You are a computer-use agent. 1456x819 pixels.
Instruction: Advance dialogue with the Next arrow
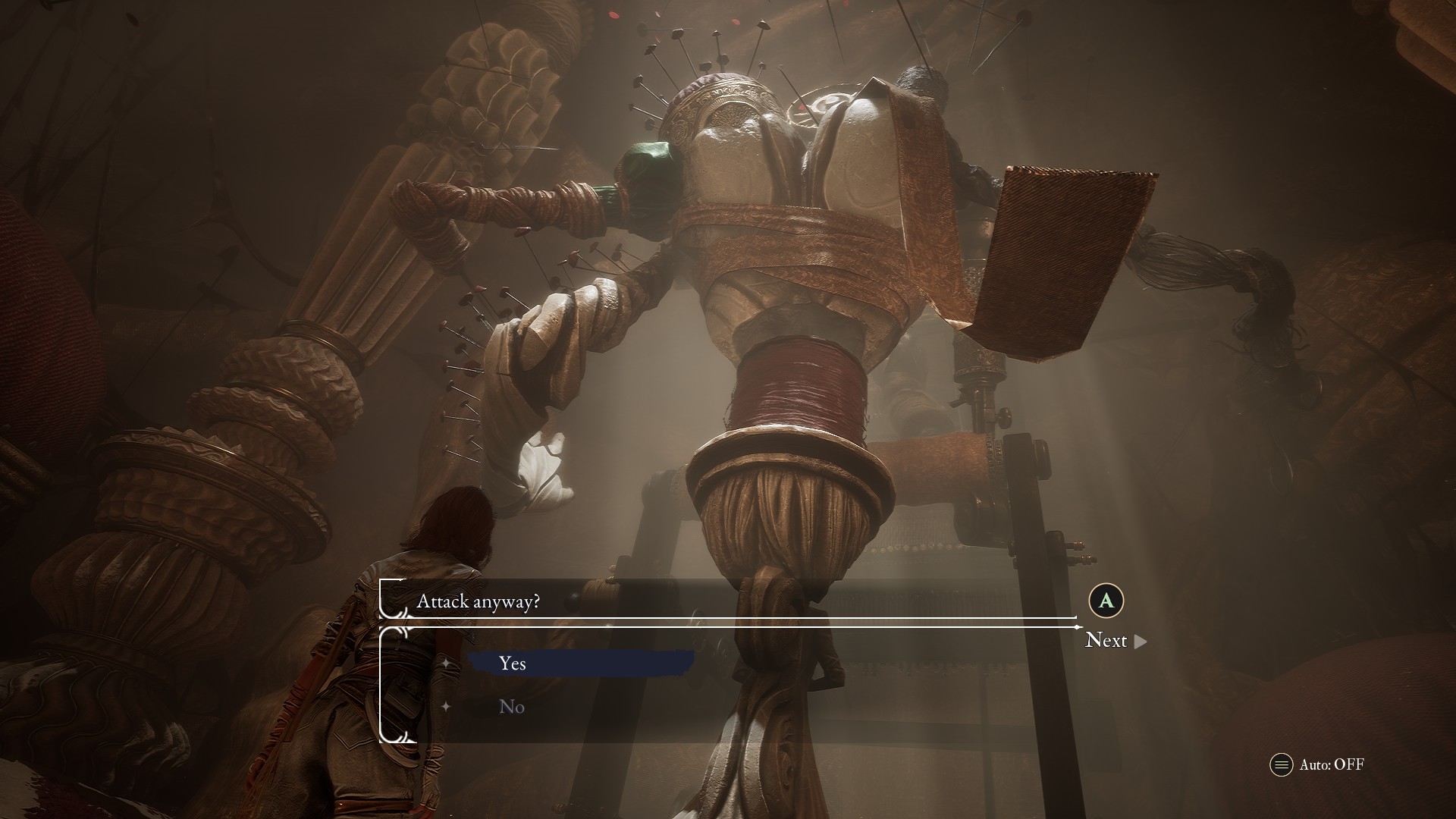tap(1116, 641)
